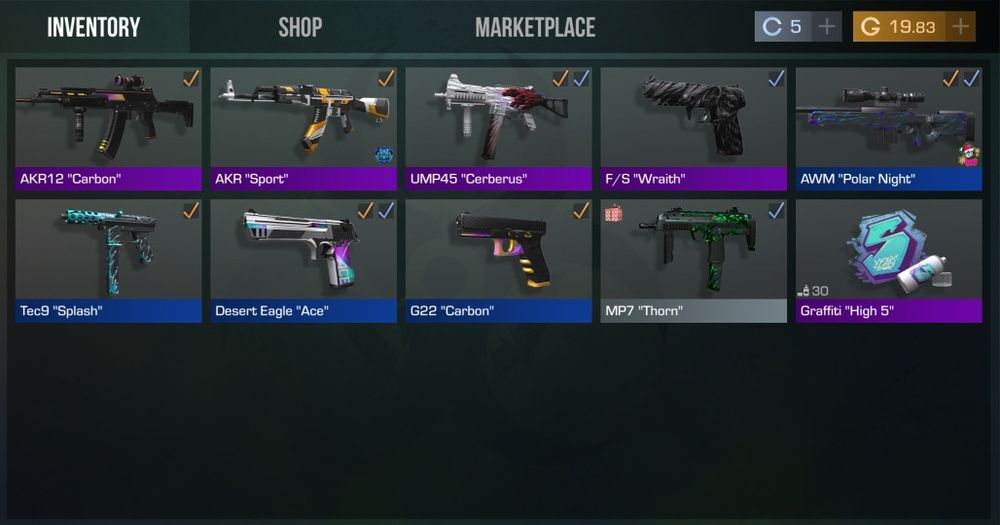Pick the G22 "Carbon" pistol skin
Image resolution: width=1000 pixels, height=525 pixels.
pyautogui.click(x=498, y=260)
